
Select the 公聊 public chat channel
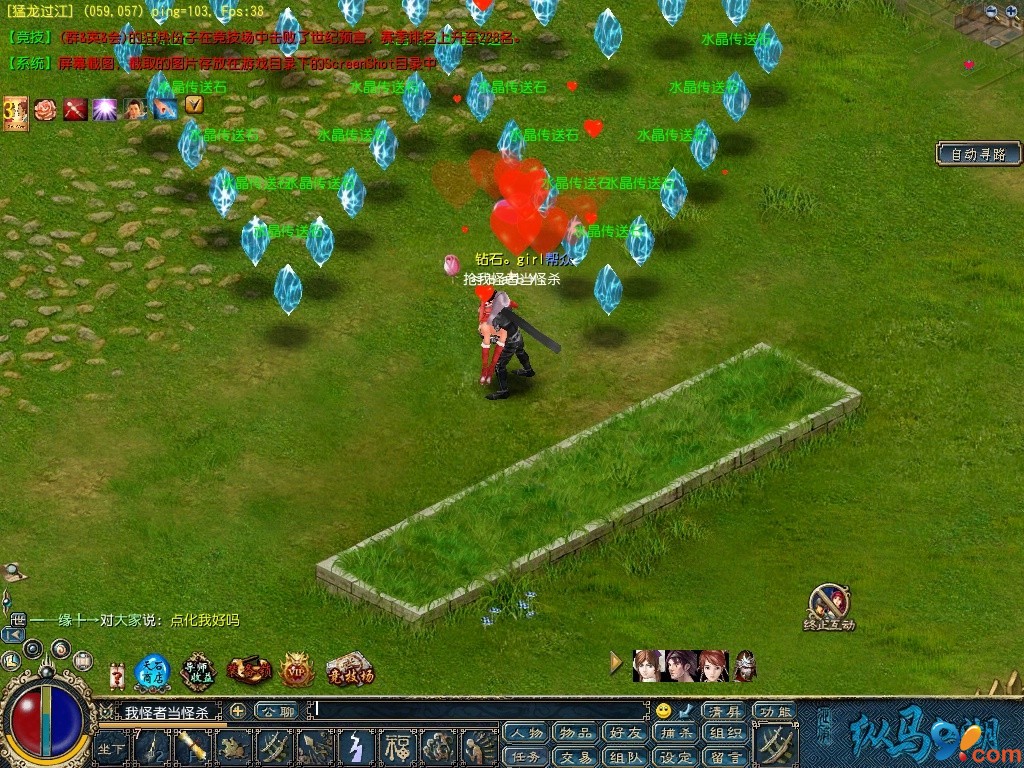[276, 711]
